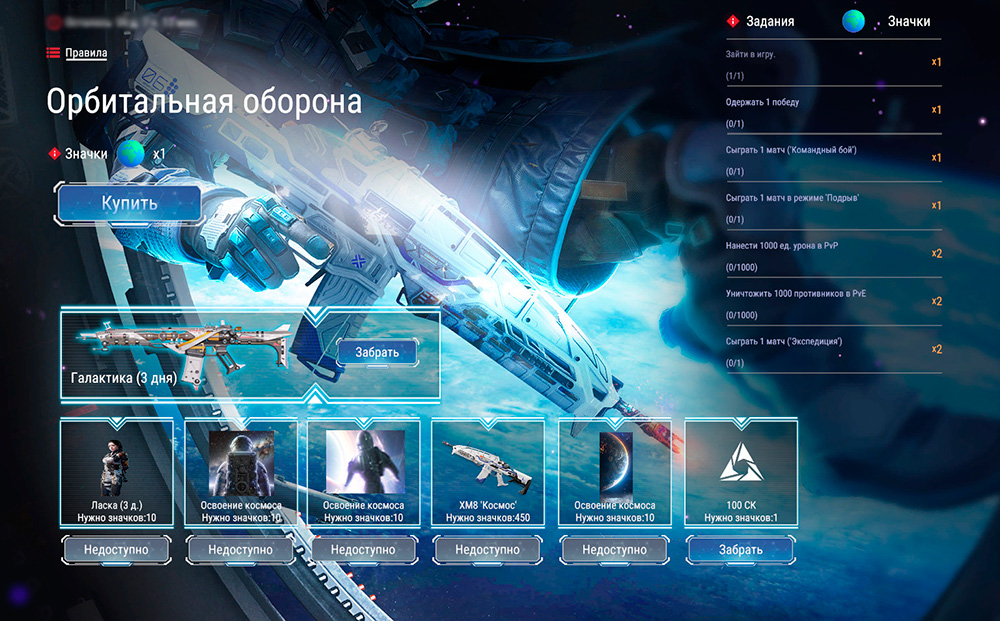This screenshot has width=1000, height=621.
Task: Select the 'Подрыв' mode match task row
Action: [x=832, y=207]
